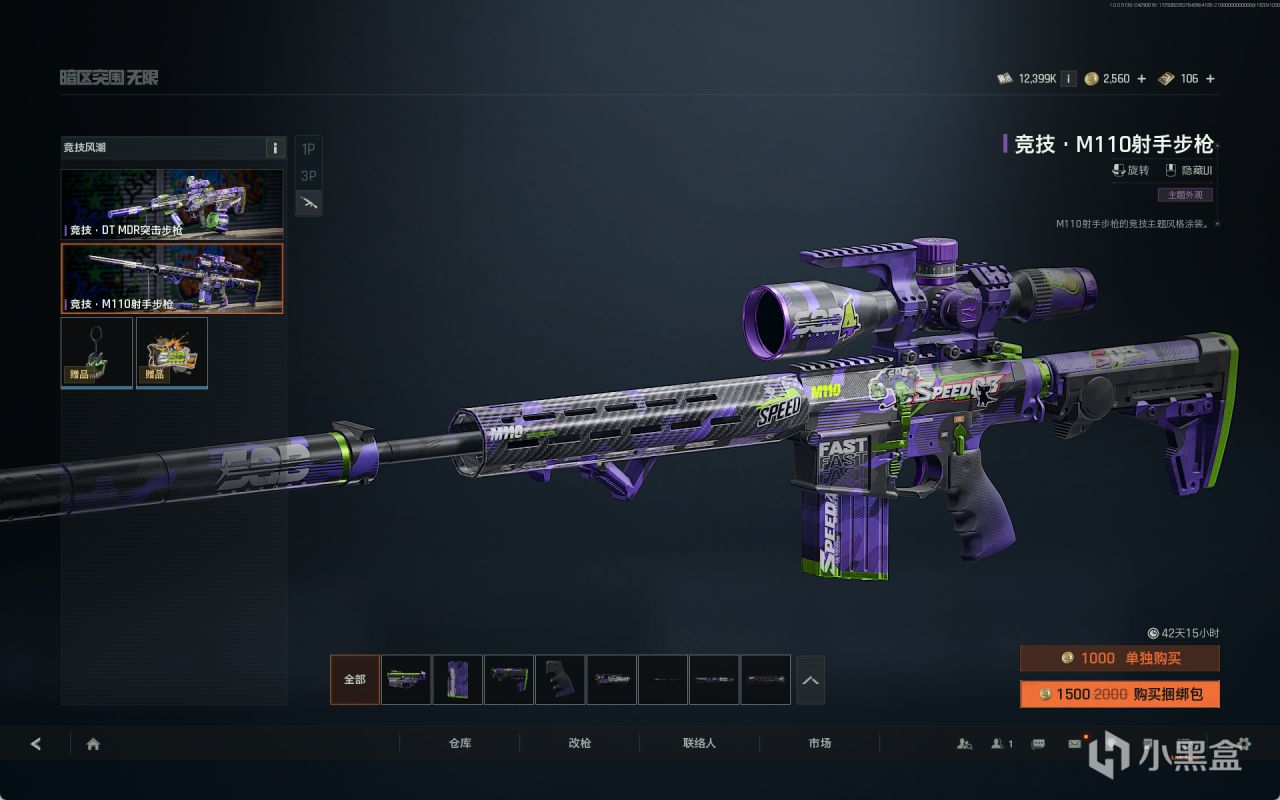Switch to the 1P view tab
The image size is (1280, 800).
(309, 149)
